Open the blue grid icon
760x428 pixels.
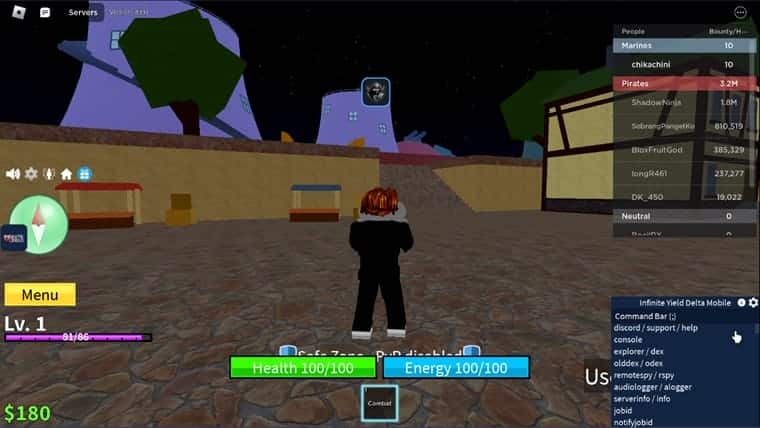pyautogui.click(x=85, y=174)
